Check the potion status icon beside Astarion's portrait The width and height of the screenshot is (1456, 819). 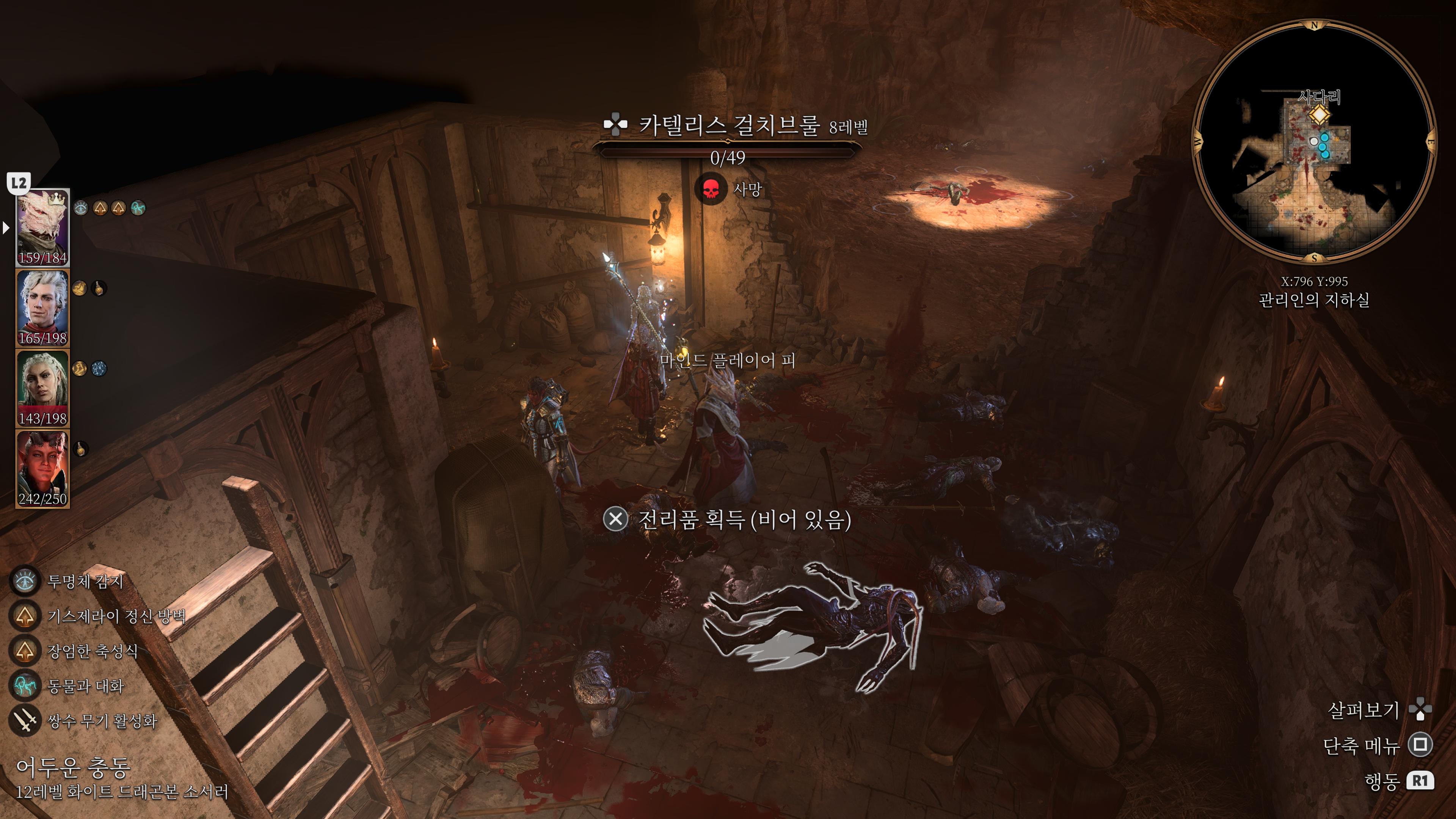tap(99, 288)
